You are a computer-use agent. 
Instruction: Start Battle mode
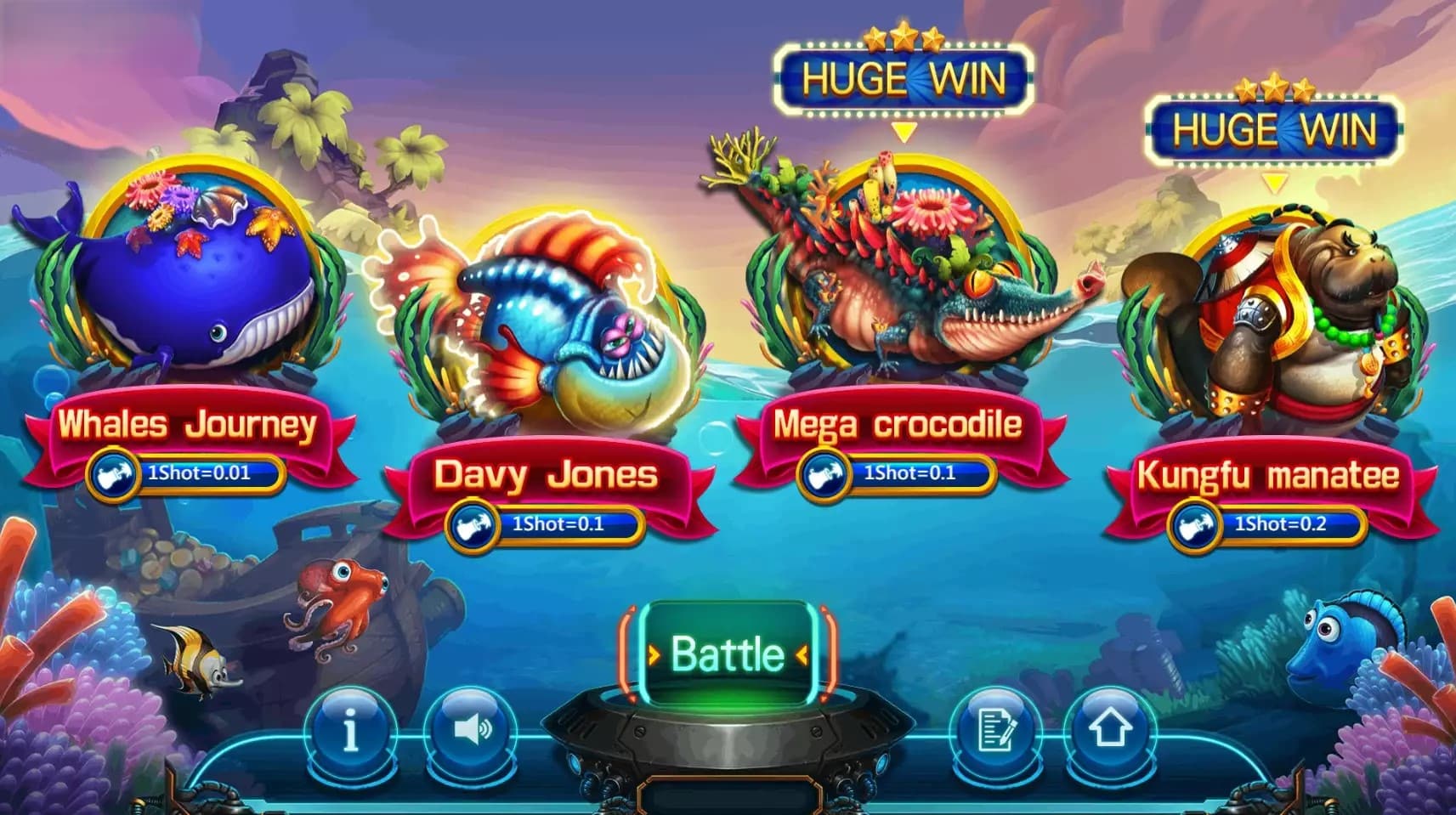(728, 654)
